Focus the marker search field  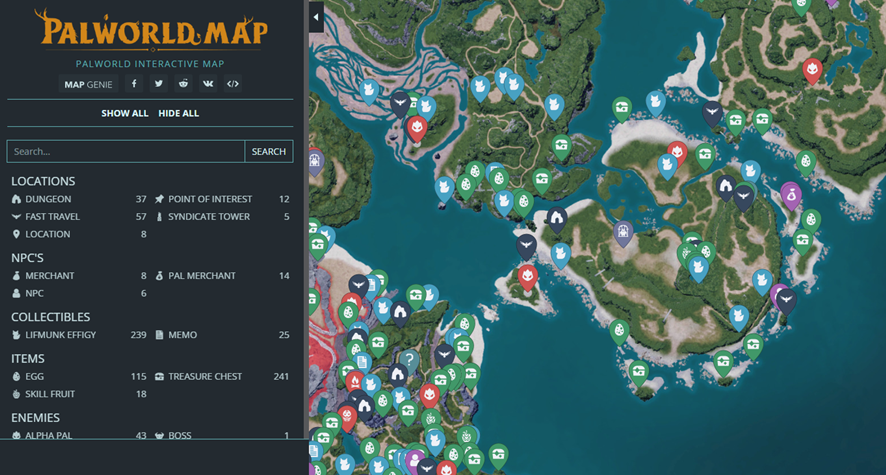pyautogui.click(x=125, y=151)
